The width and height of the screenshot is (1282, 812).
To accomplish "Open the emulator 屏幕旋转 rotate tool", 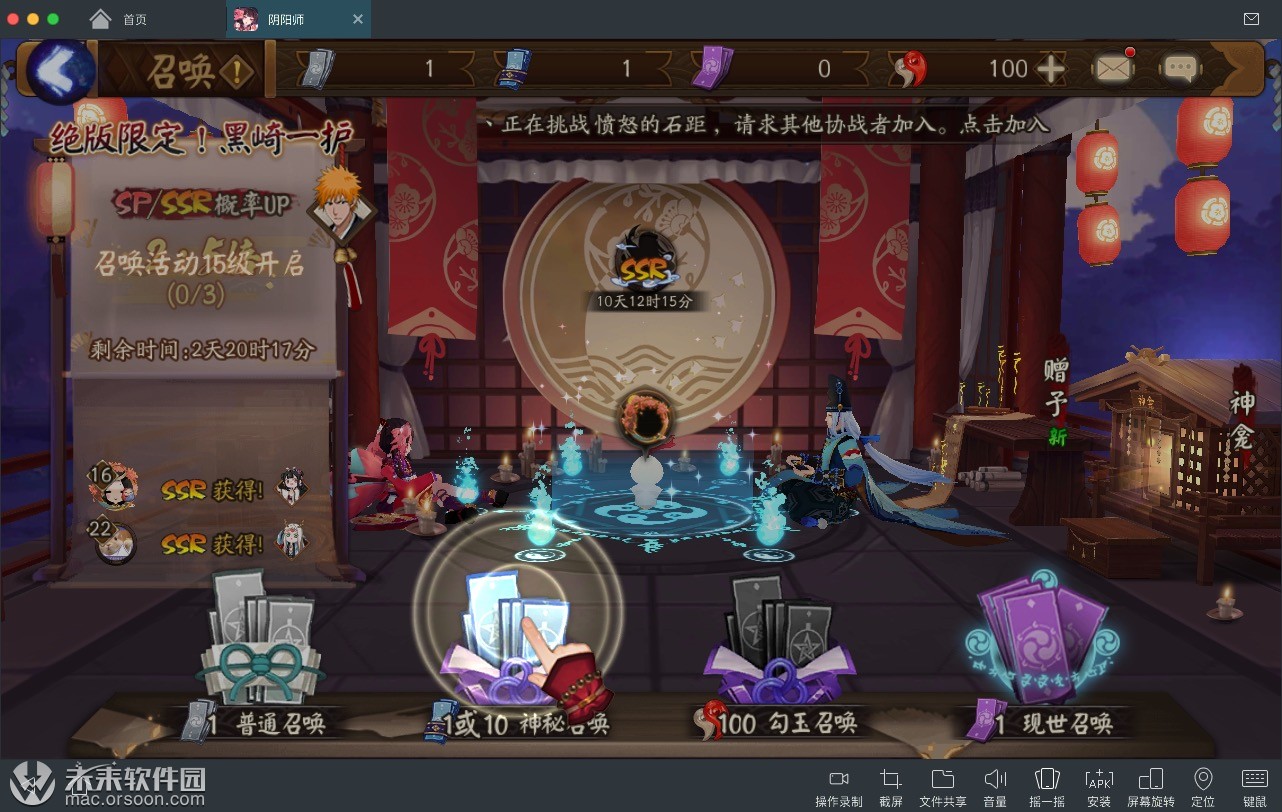I will click(x=1151, y=788).
